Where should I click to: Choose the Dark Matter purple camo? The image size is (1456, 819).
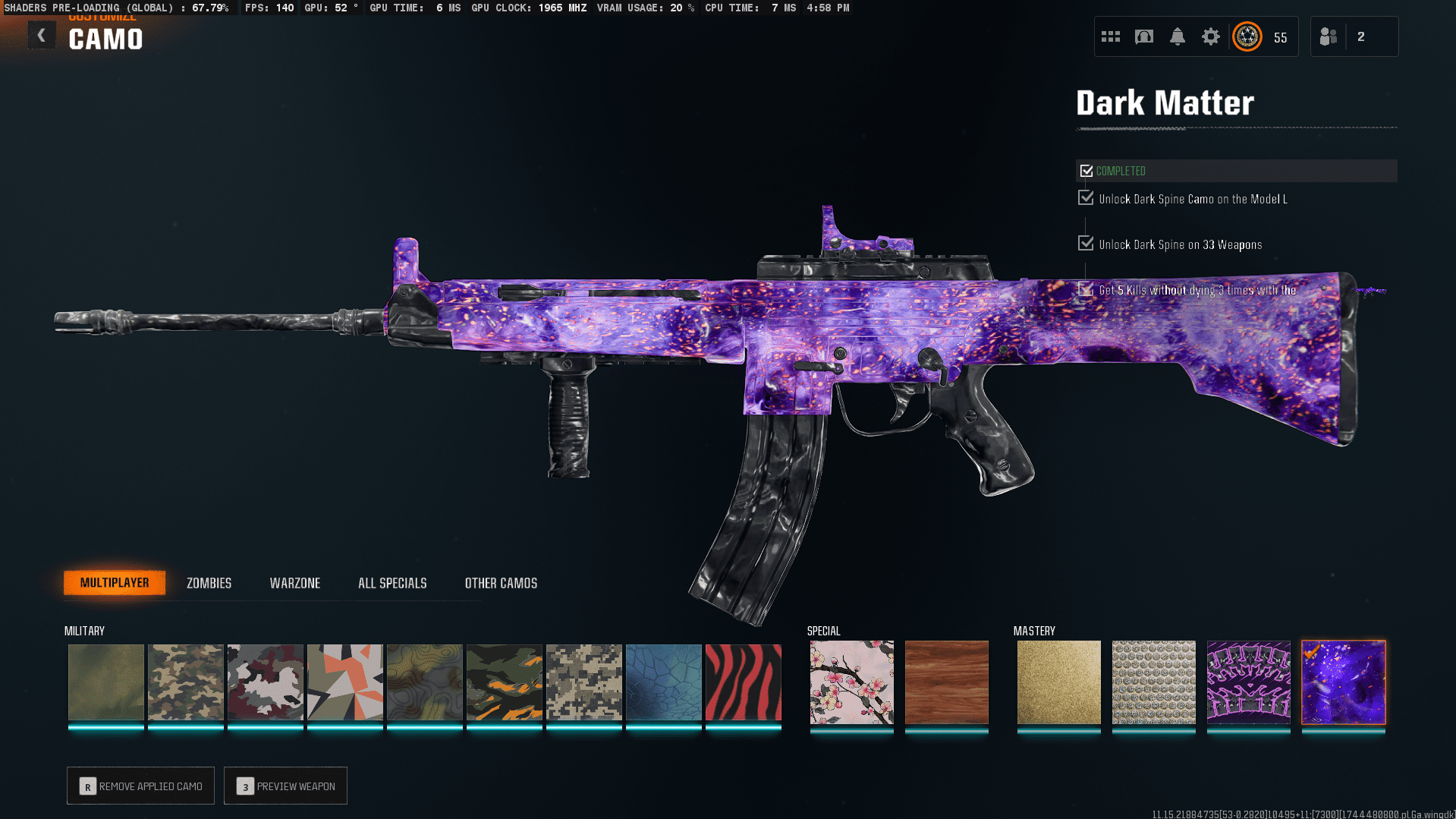[1343, 682]
